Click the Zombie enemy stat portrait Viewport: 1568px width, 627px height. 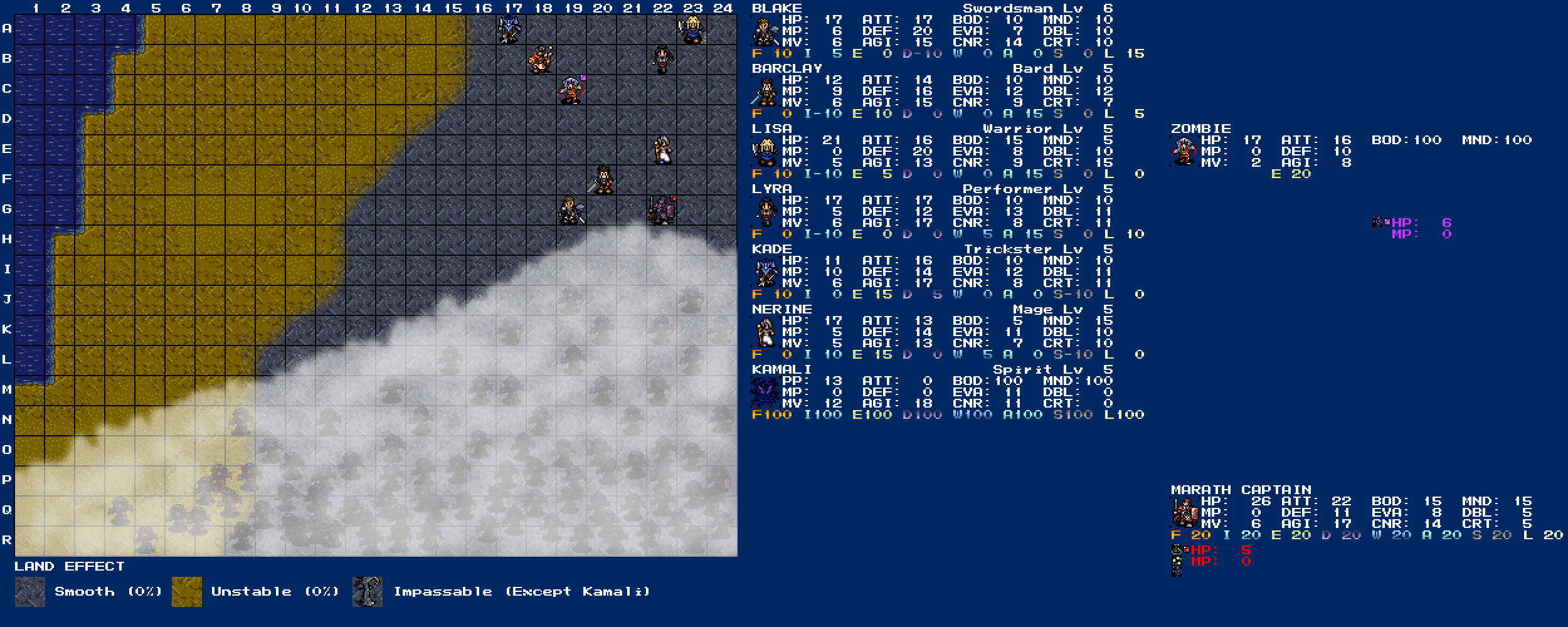click(1184, 151)
